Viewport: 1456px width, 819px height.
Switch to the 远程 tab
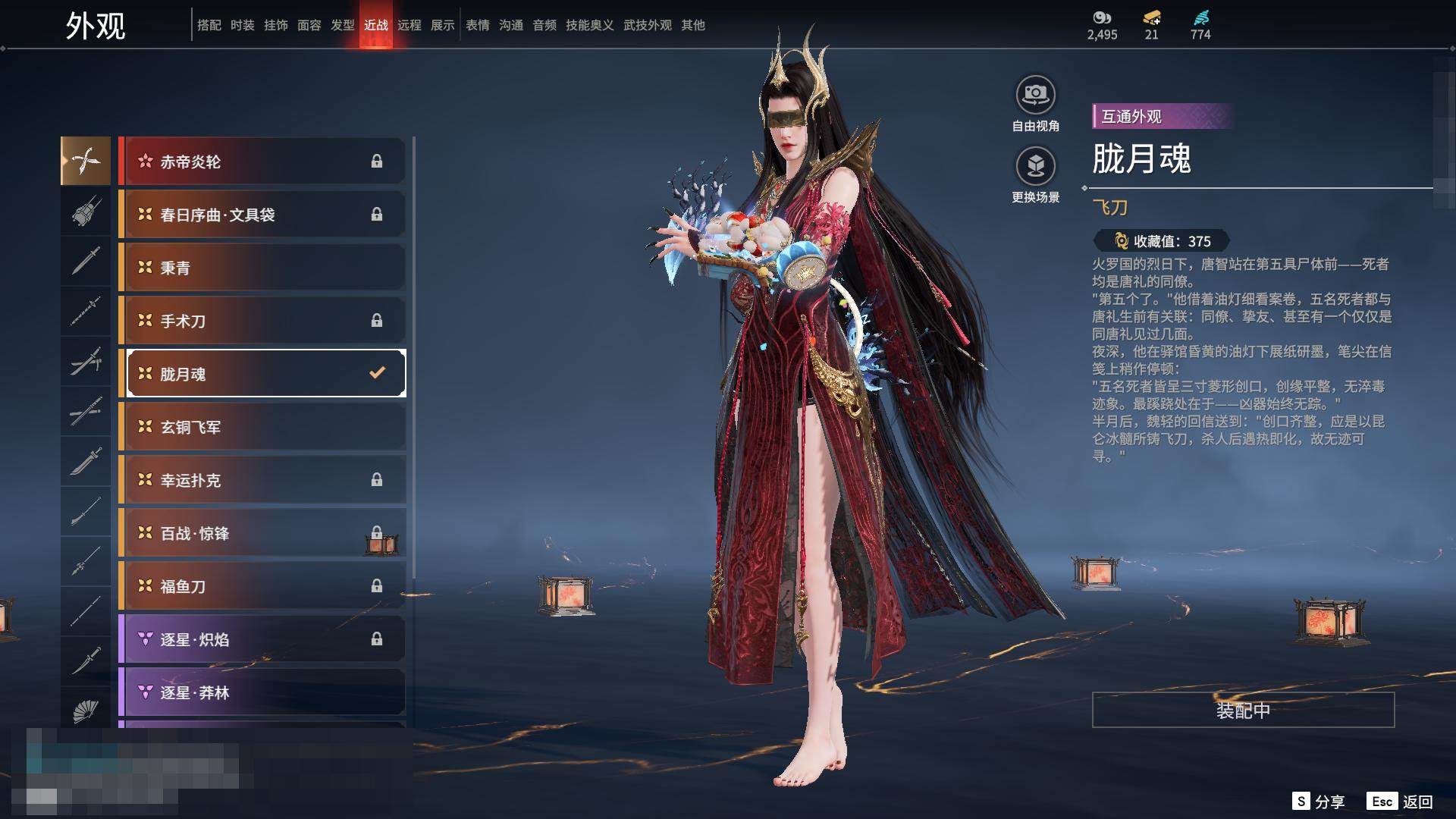[409, 25]
